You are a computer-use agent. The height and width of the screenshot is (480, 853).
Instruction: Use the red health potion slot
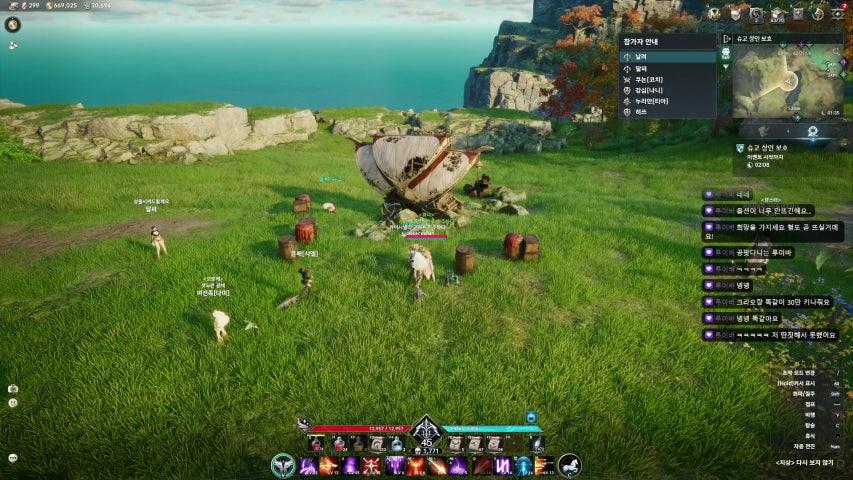[x=316, y=443]
